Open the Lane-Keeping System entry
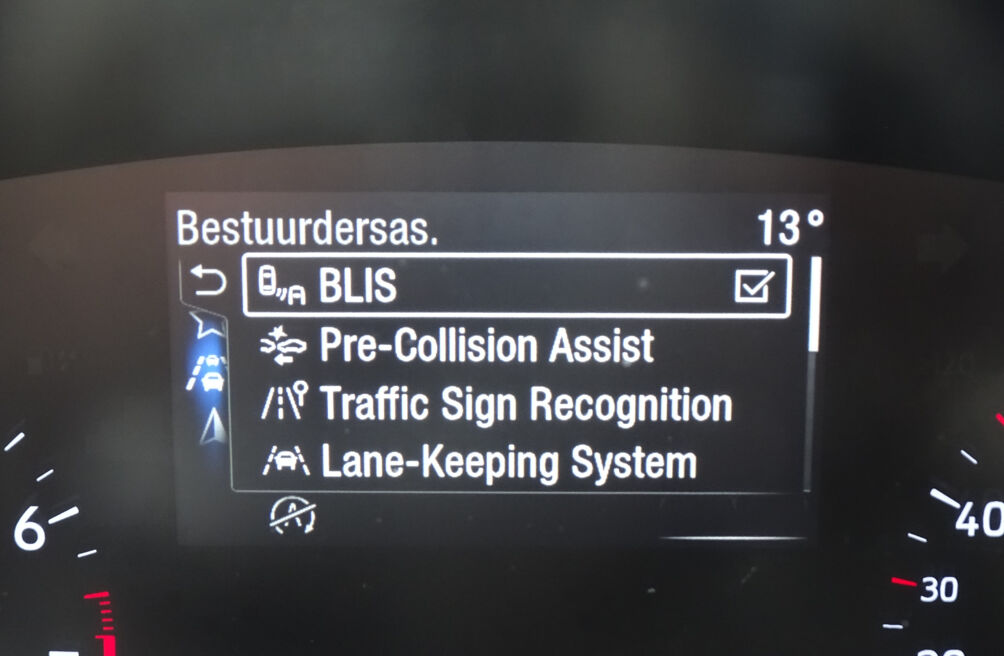 (x=506, y=463)
